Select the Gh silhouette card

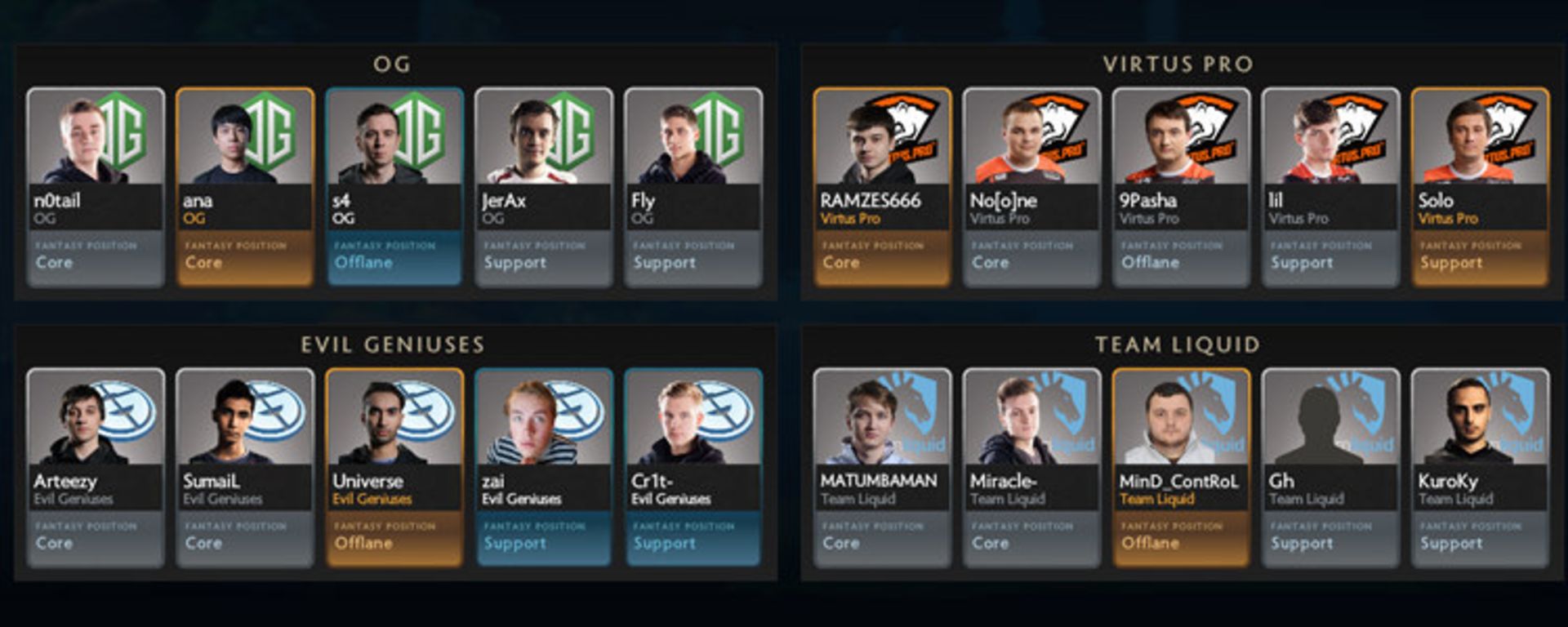coord(1330,468)
